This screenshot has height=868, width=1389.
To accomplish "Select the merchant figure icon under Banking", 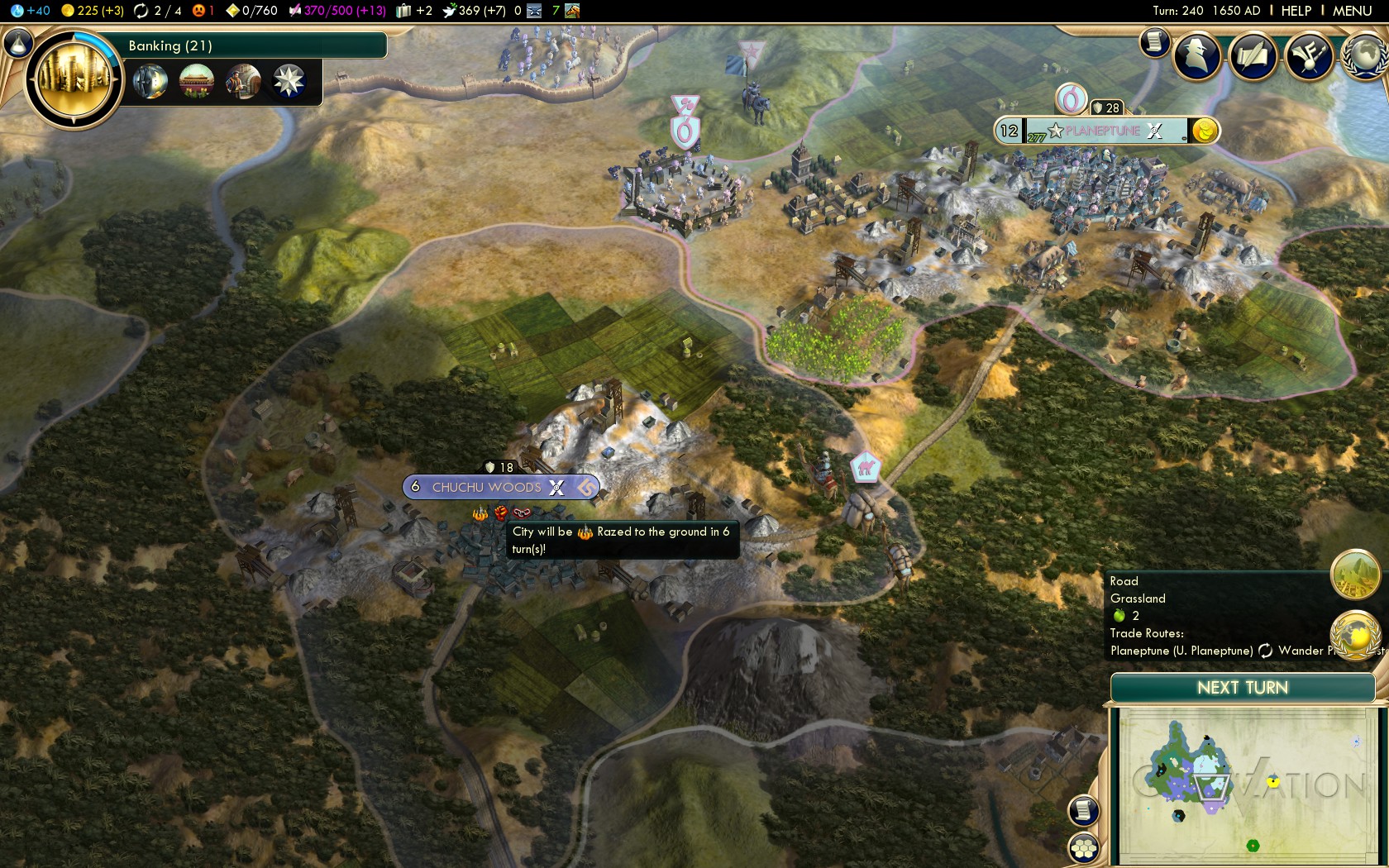I will 243,82.
